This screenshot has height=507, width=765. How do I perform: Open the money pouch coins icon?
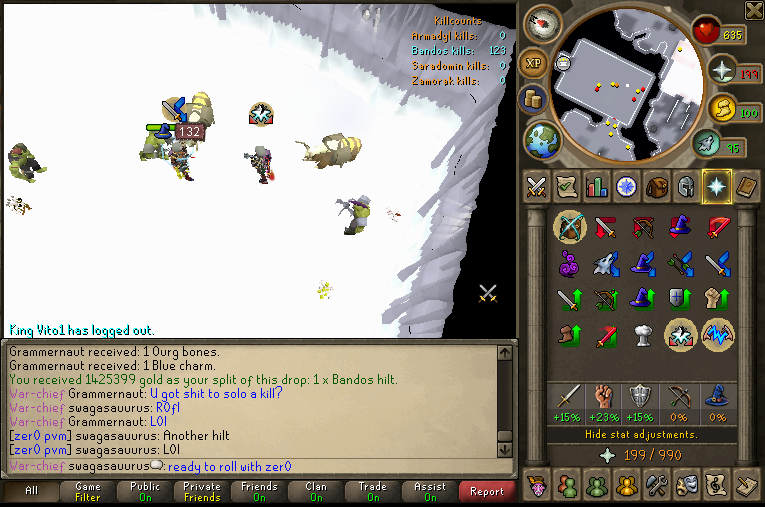tap(533, 98)
